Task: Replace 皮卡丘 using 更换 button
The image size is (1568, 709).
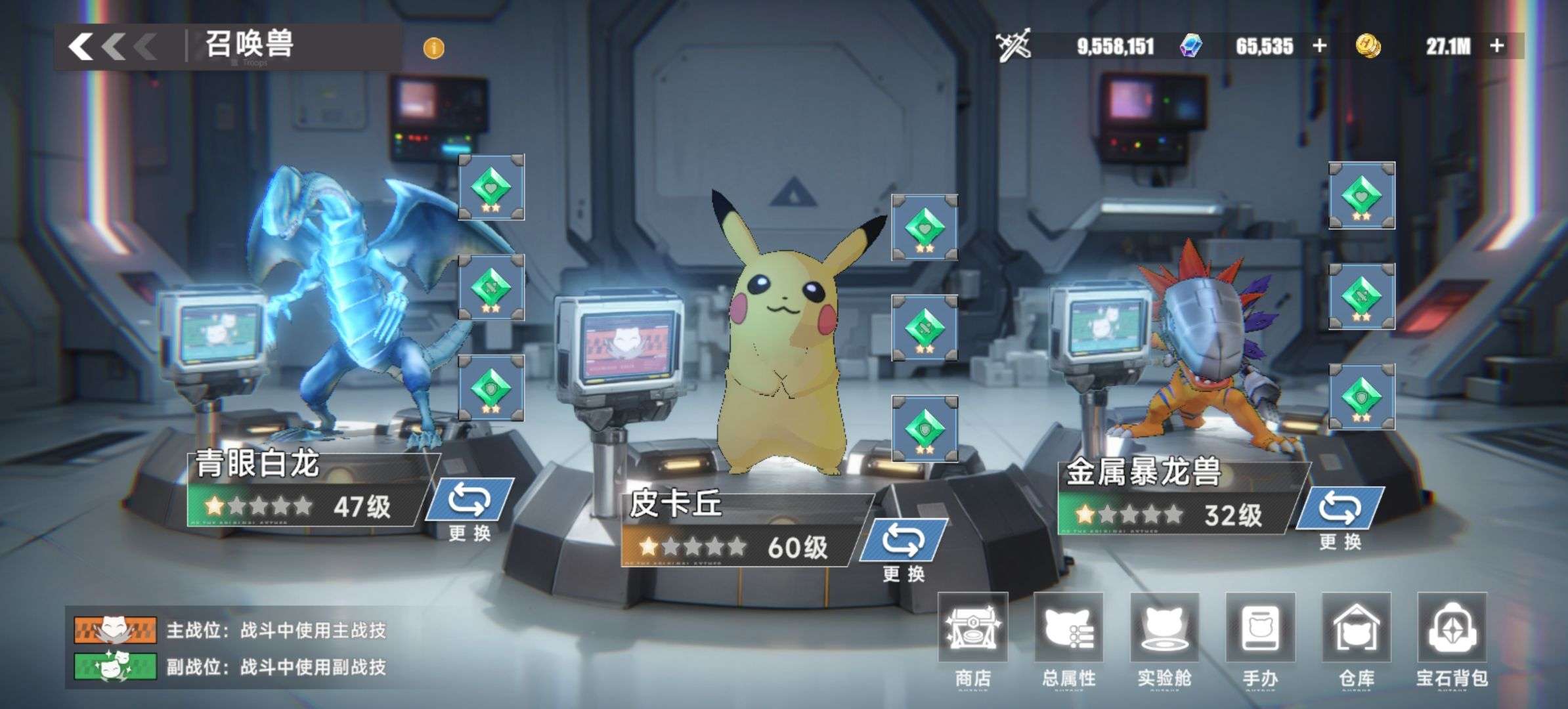Action: coord(904,550)
